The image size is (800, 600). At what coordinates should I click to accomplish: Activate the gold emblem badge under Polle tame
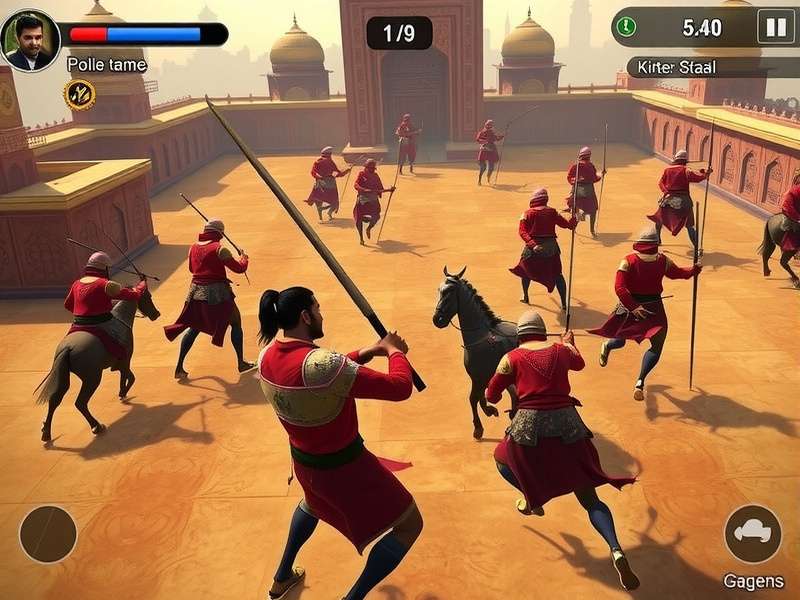click(x=80, y=95)
